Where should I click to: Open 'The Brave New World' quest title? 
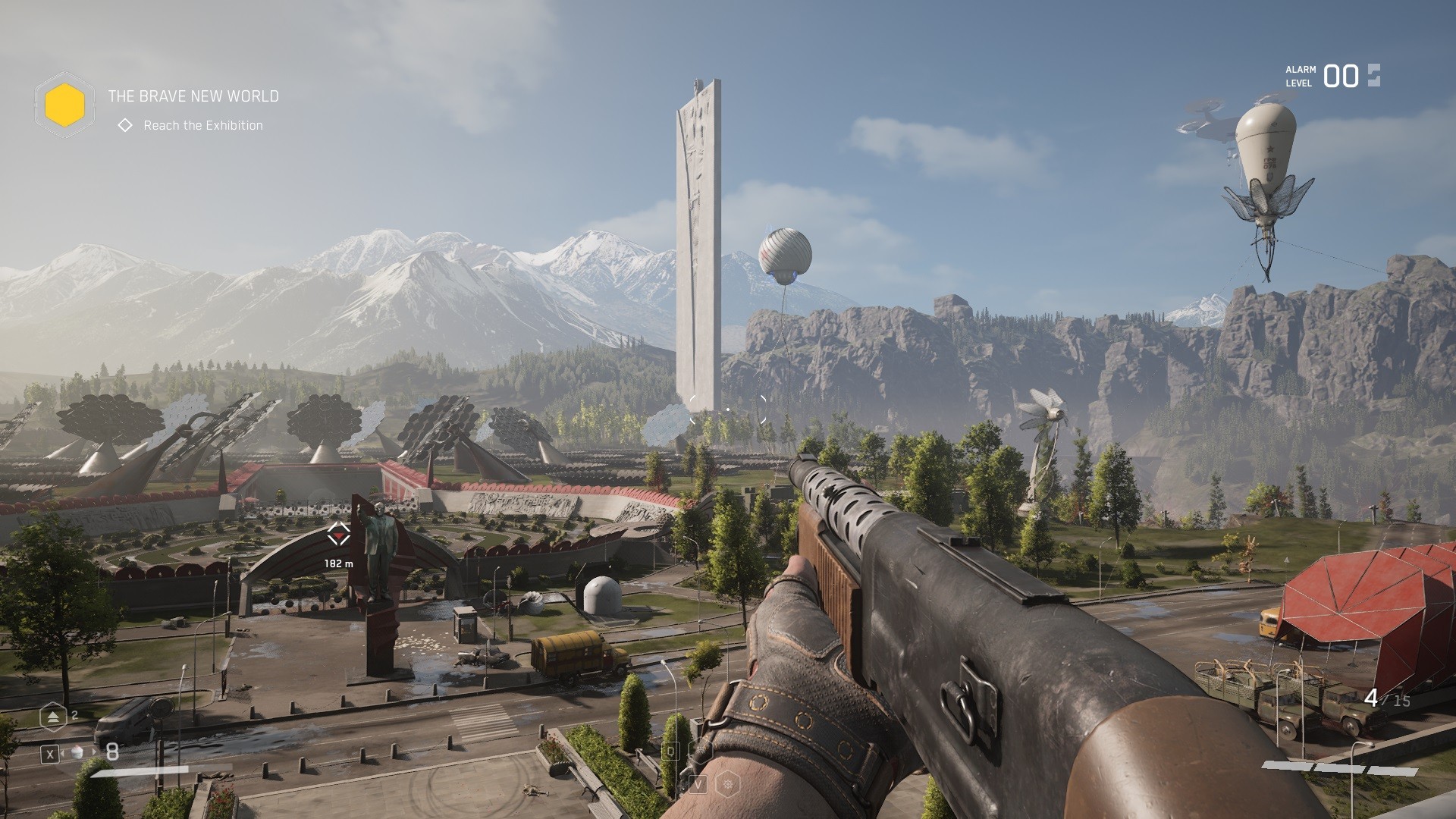point(193,96)
